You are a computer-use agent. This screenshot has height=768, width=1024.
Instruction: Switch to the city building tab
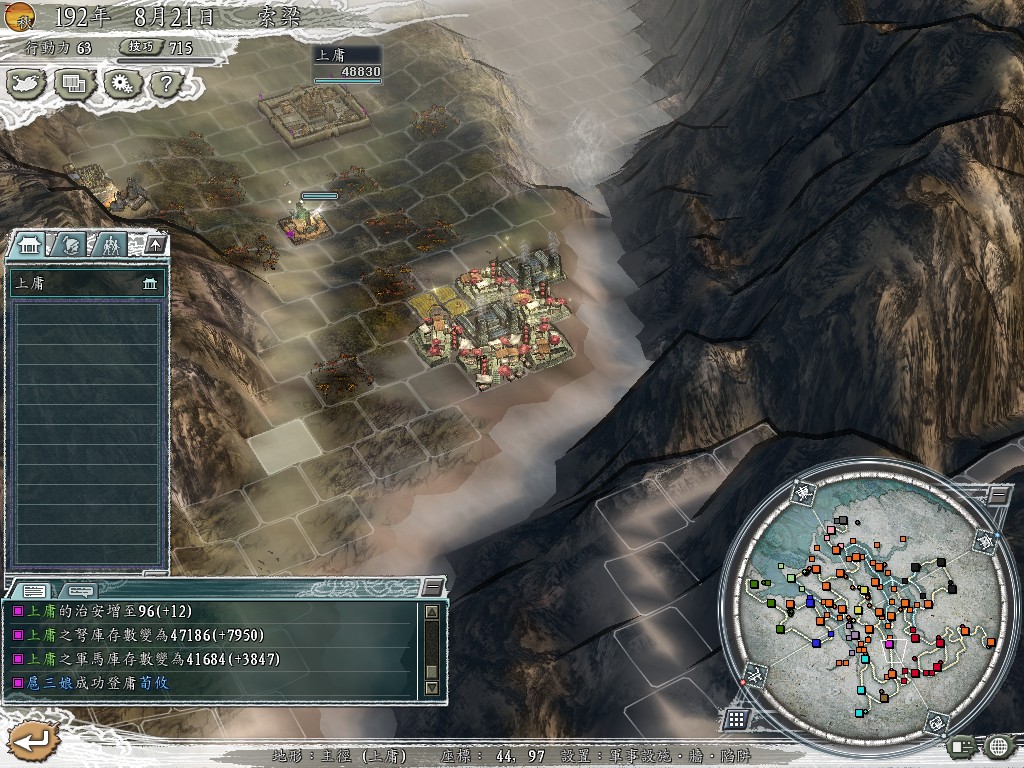click(x=28, y=244)
